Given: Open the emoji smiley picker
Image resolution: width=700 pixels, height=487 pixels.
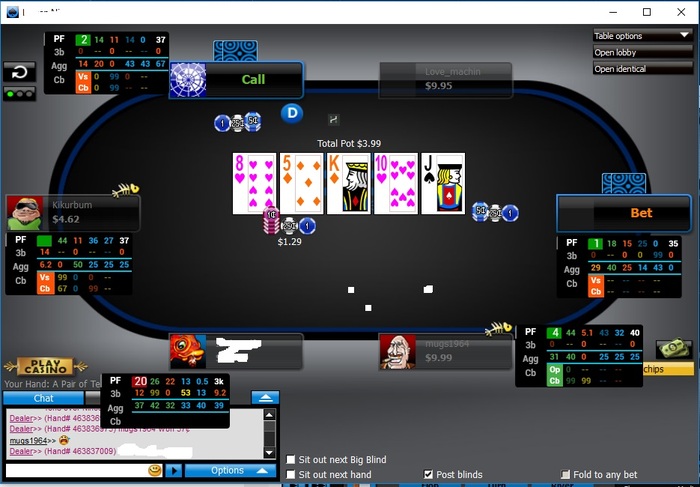Looking at the screenshot, I should 155,470.
